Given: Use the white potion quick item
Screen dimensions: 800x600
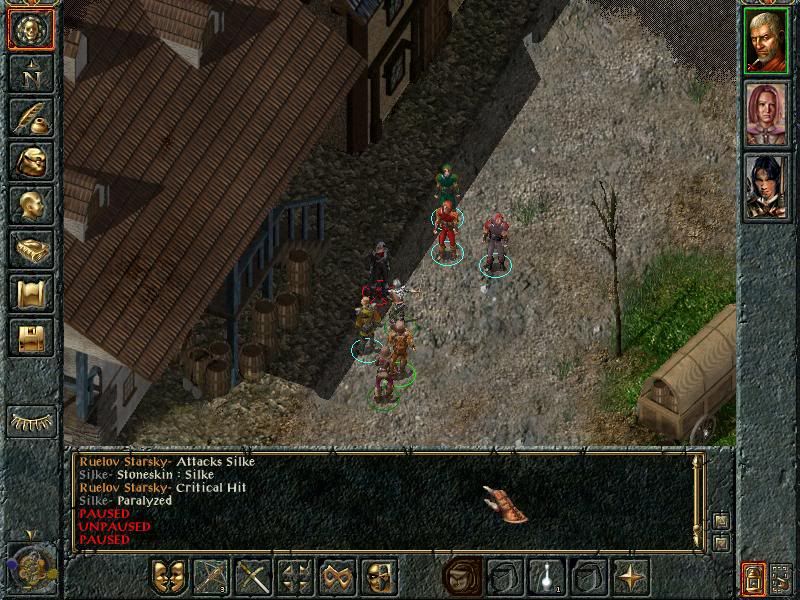Looking at the screenshot, I should [x=548, y=577].
